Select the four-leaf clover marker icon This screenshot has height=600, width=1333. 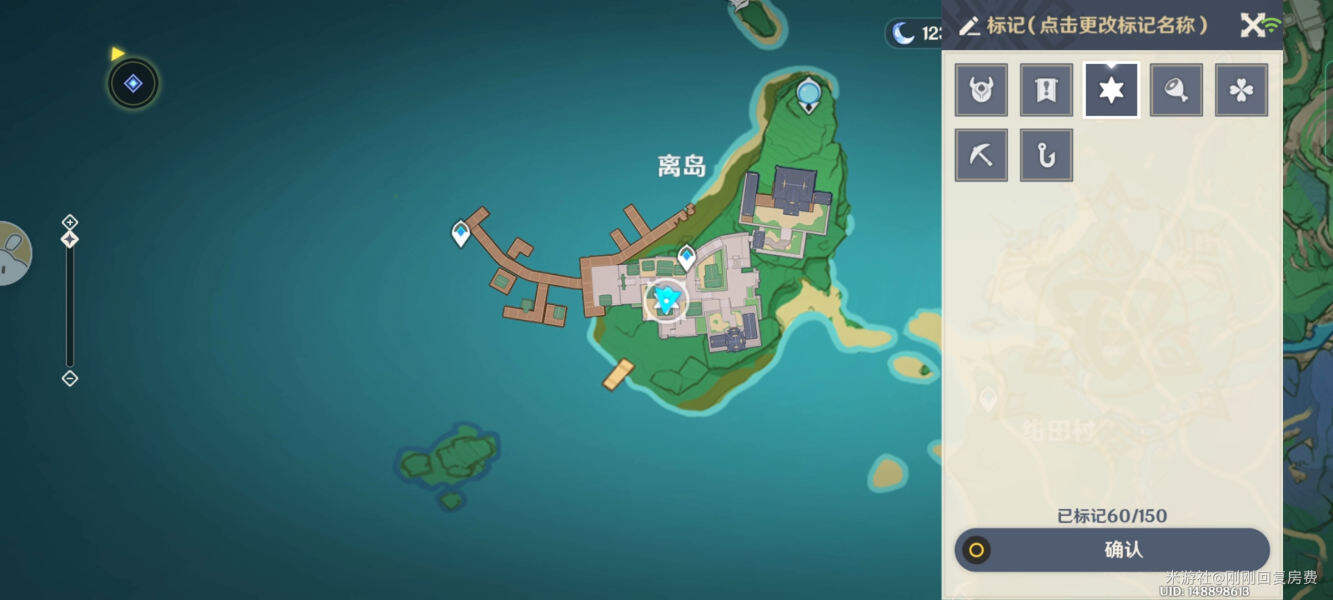1241,91
